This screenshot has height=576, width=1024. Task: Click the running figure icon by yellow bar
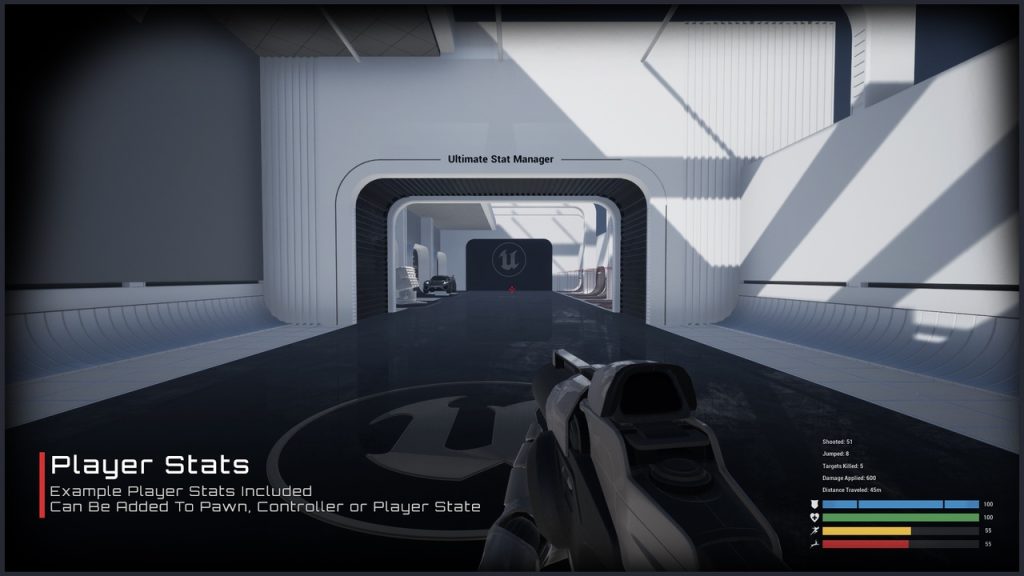point(814,531)
